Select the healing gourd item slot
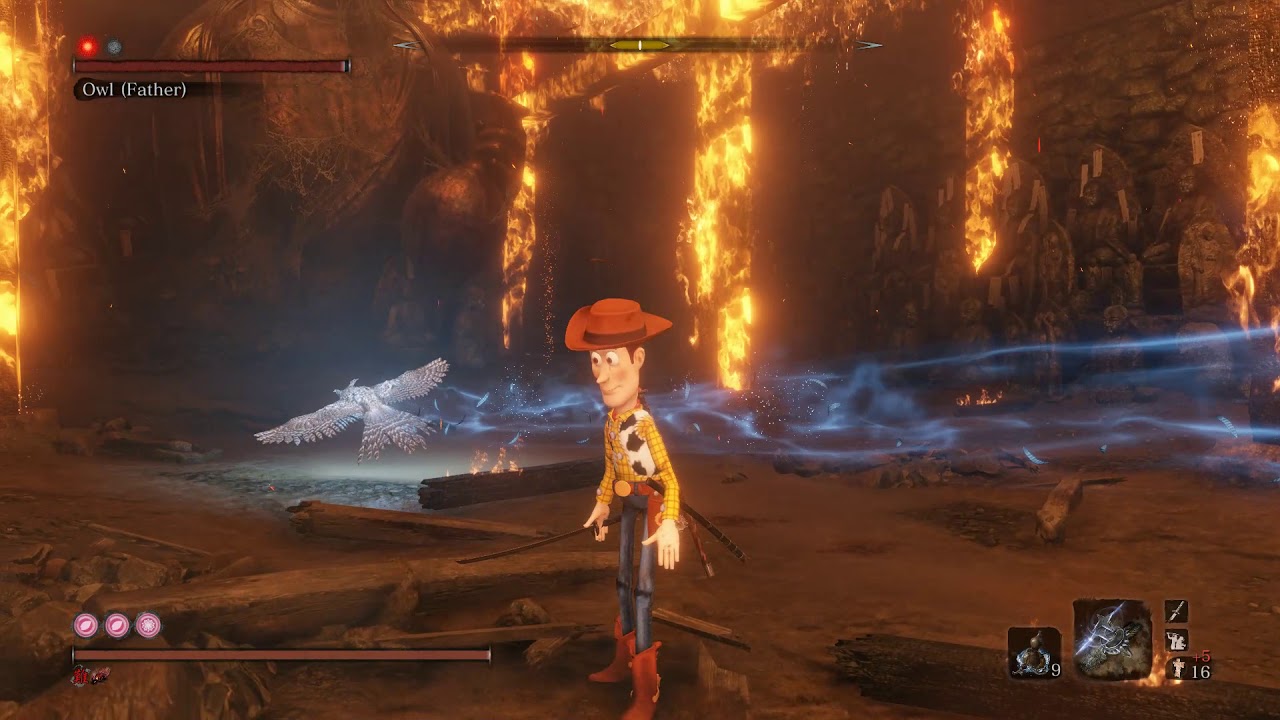The image size is (1280, 720). (x=1034, y=653)
